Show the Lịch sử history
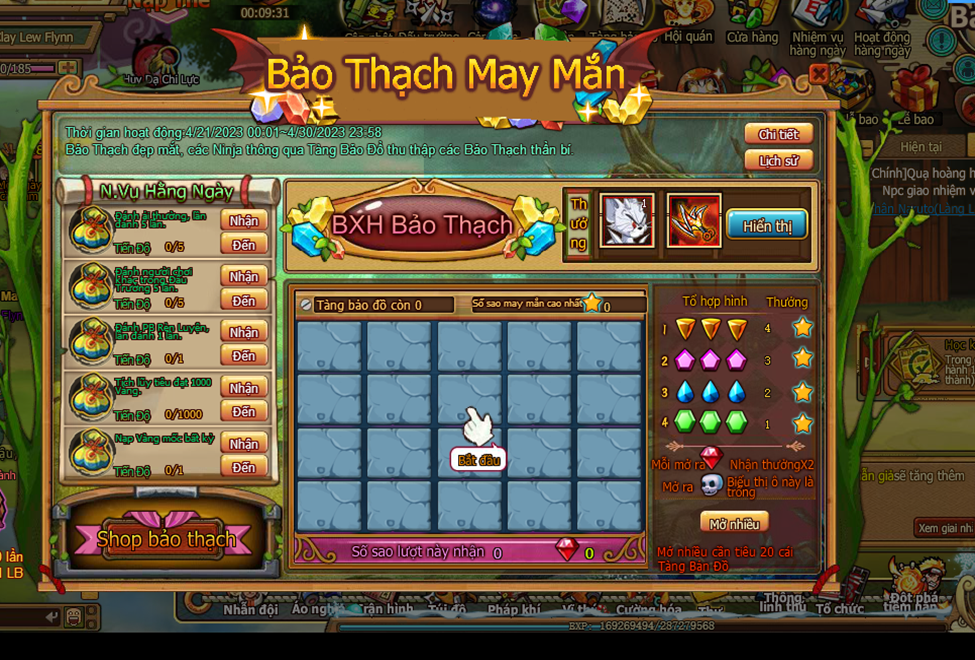975x660 pixels. [778, 160]
